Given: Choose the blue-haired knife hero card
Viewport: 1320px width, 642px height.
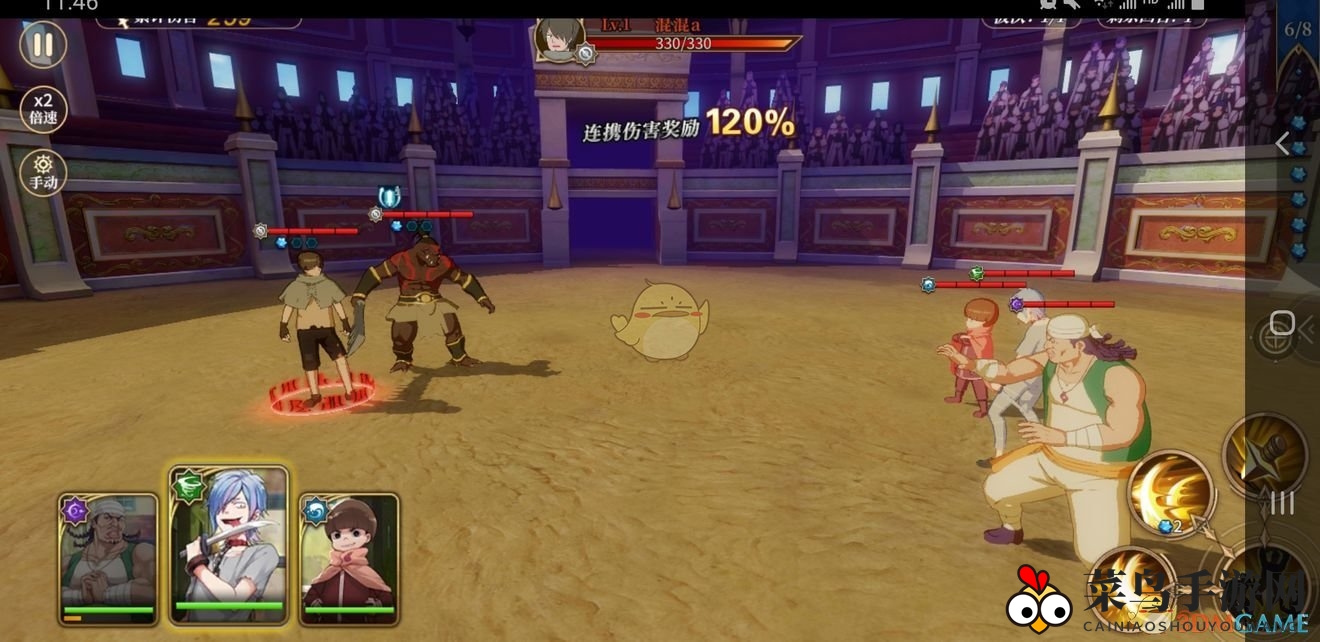Looking at the screenshot, I should pos(229,545).
